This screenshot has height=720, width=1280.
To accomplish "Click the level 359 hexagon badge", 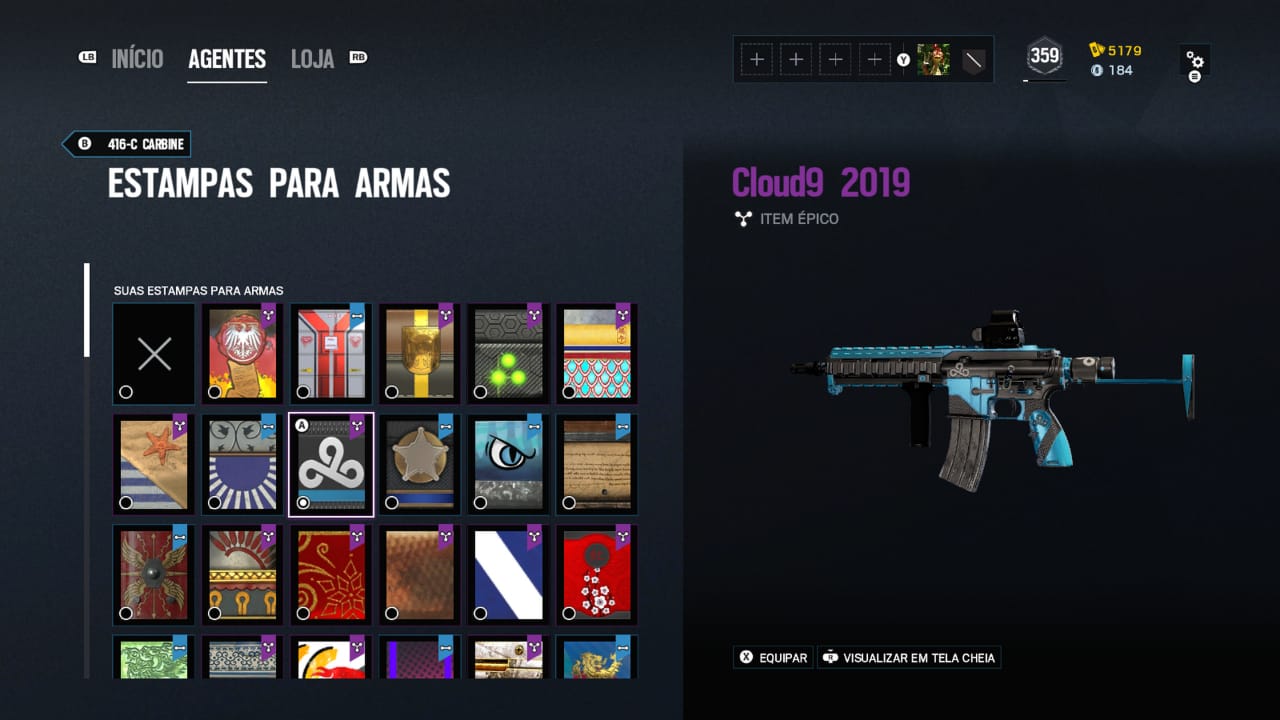I will pos(1044,55).
